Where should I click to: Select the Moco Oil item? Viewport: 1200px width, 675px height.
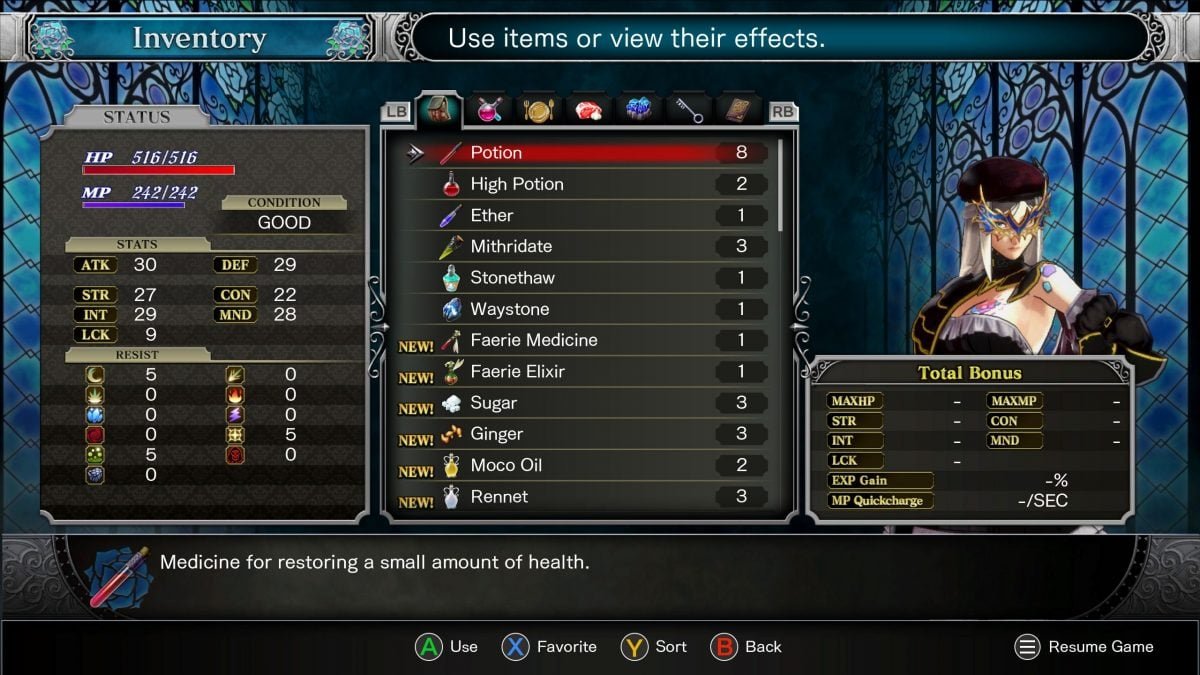(x=590, y=465)
